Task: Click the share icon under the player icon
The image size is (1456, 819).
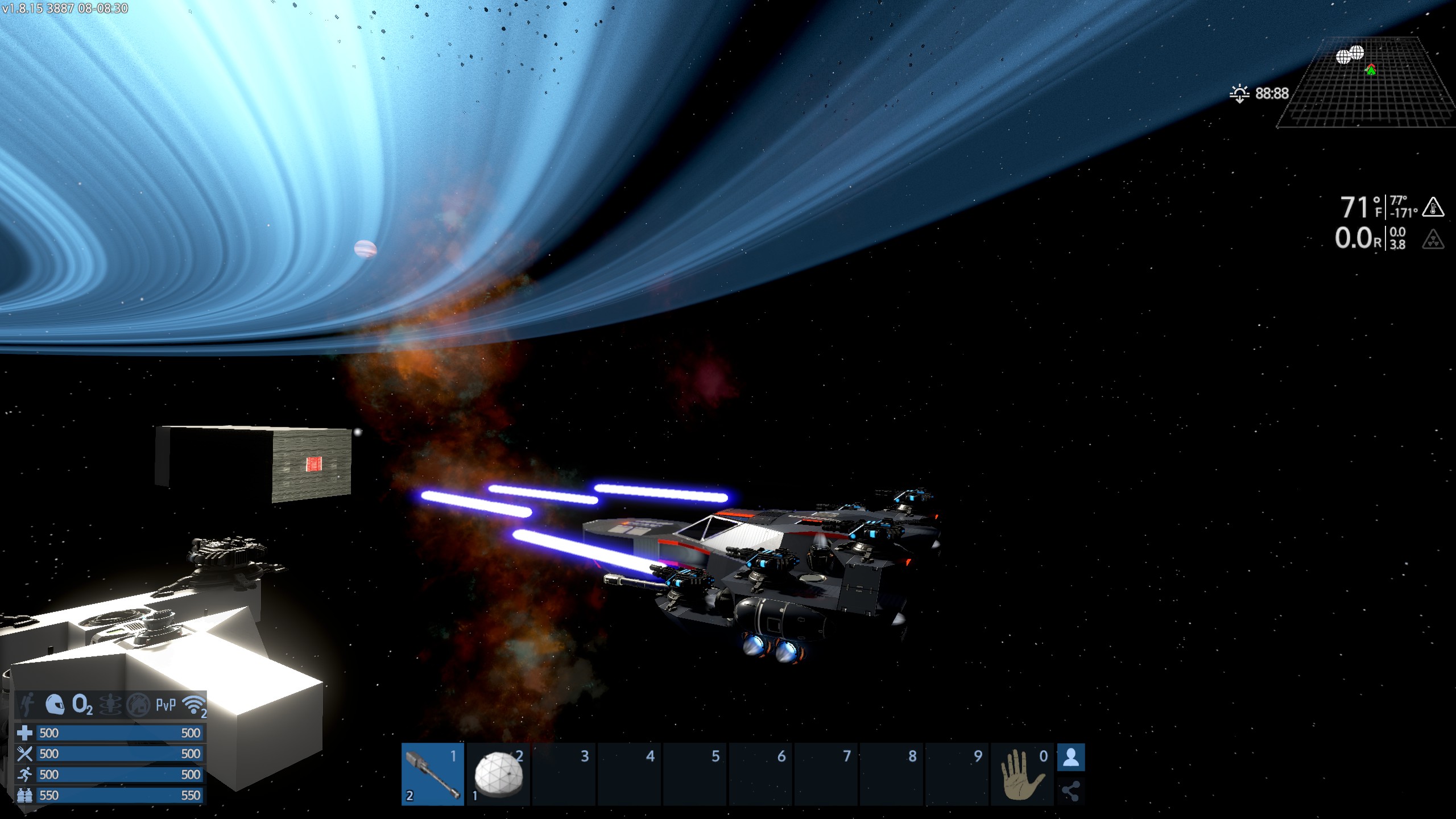Action: pyautogui.click(x=1071, y=791)
